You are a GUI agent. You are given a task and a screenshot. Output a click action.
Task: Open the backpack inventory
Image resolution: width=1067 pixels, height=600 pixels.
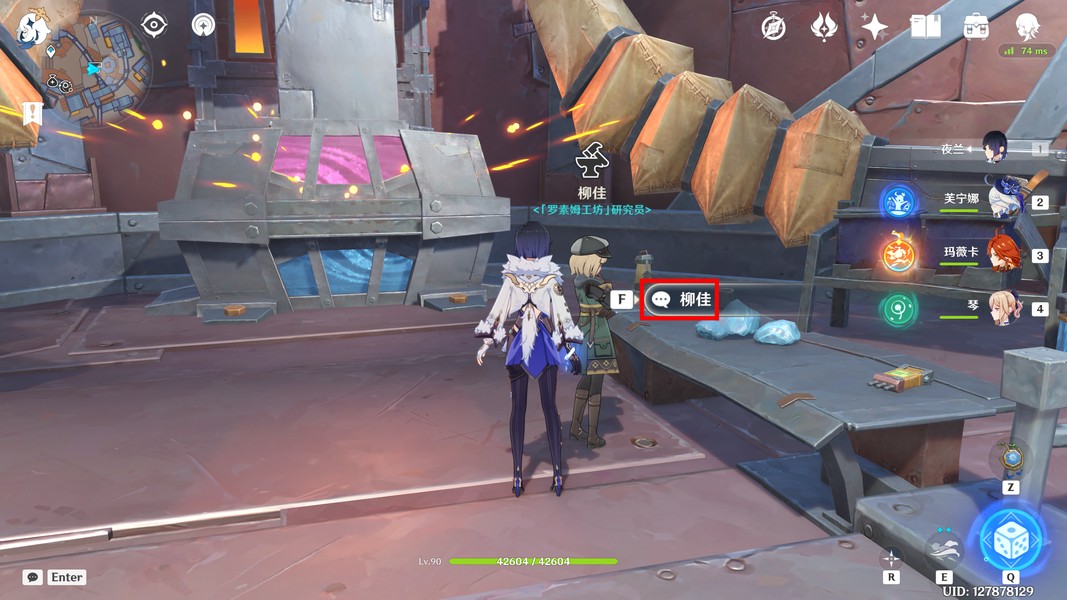click(x=976, y=27)
